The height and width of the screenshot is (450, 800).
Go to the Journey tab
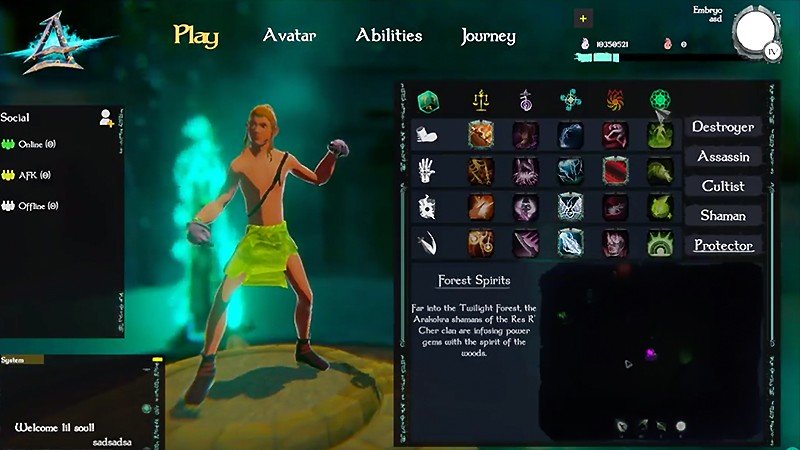[x=488, y=37]
